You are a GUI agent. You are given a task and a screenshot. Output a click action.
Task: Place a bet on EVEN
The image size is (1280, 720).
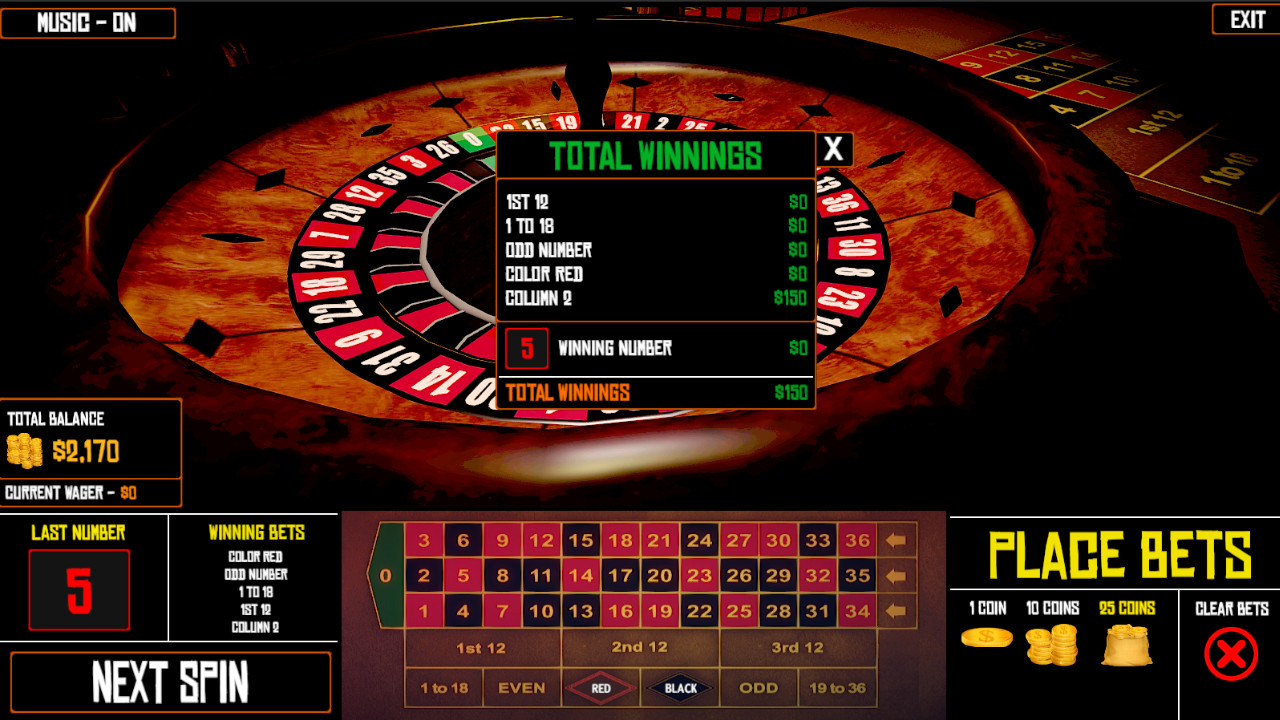coord(521,687)
